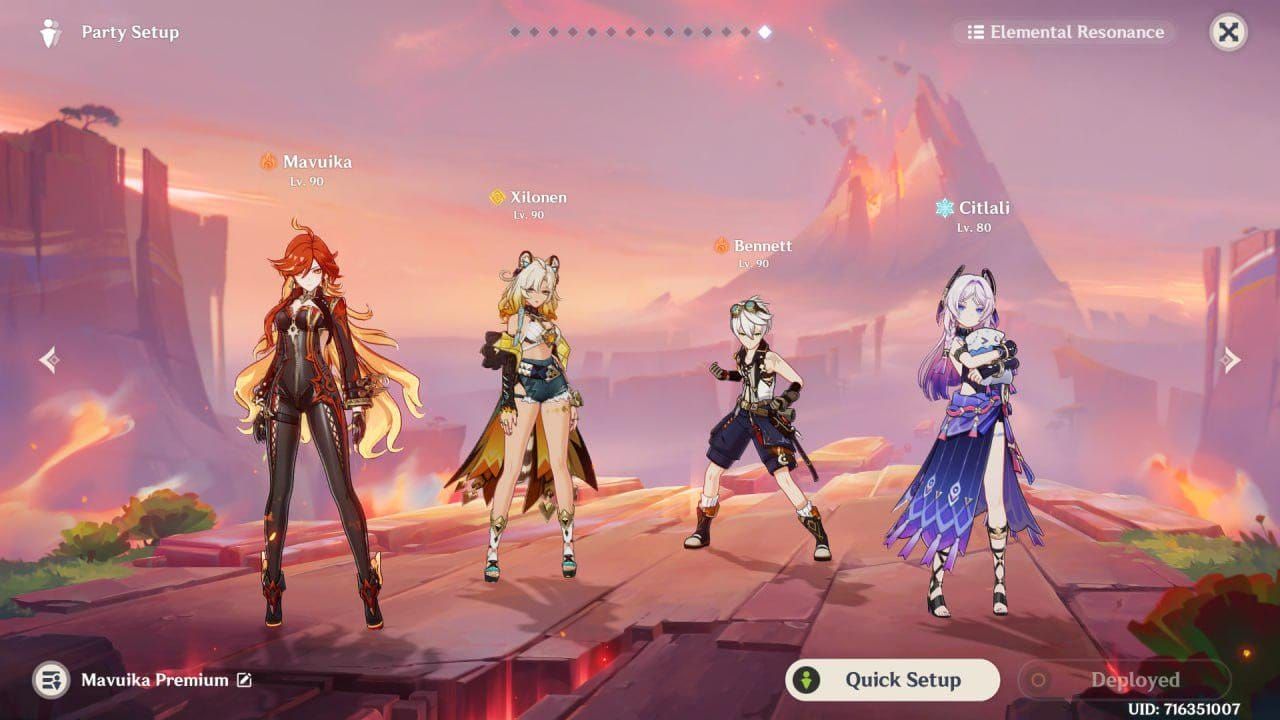Select the highlighted white diamond team slot

(x=765, y=30)
